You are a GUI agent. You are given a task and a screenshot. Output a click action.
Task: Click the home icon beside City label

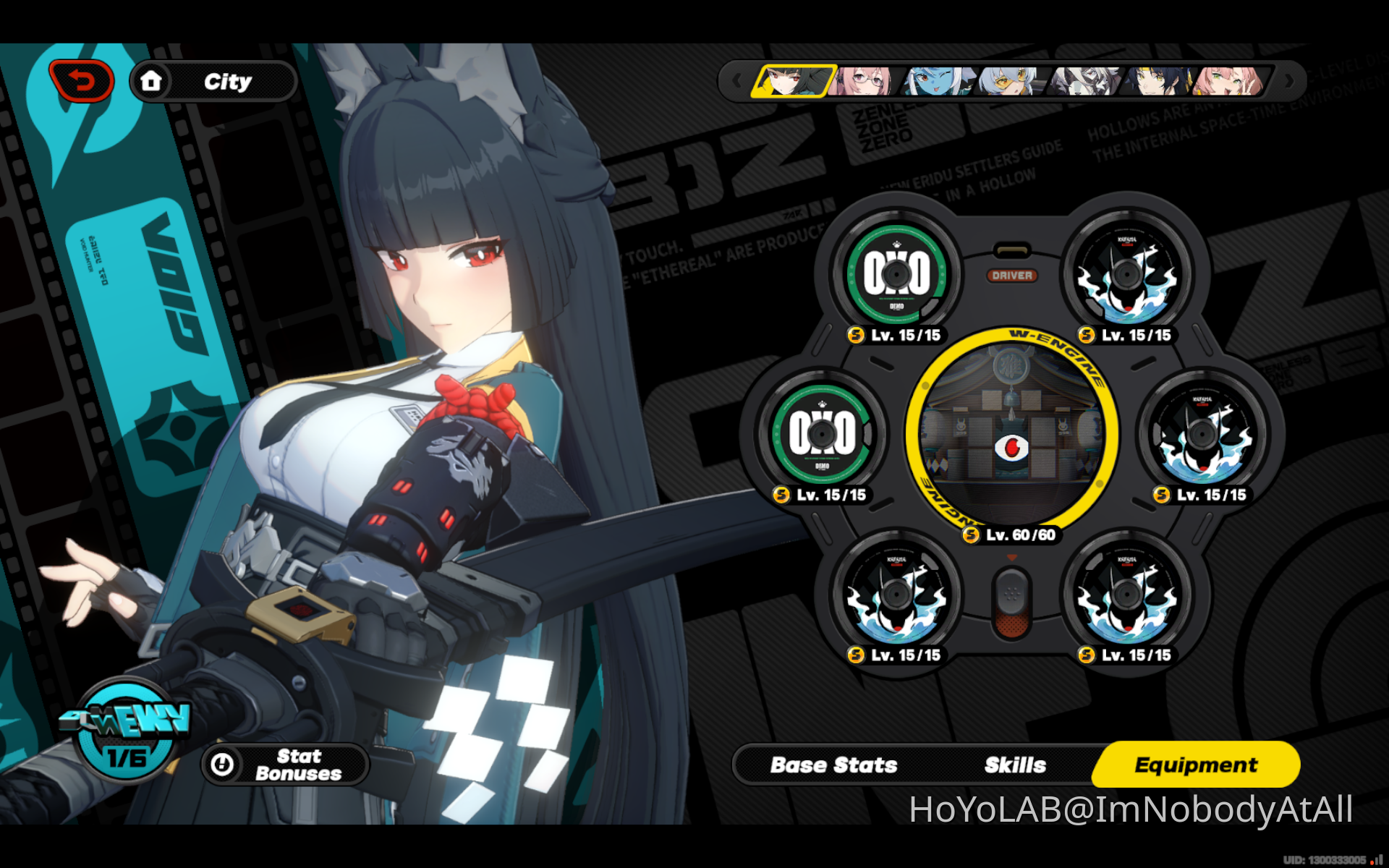pos(152,81)
